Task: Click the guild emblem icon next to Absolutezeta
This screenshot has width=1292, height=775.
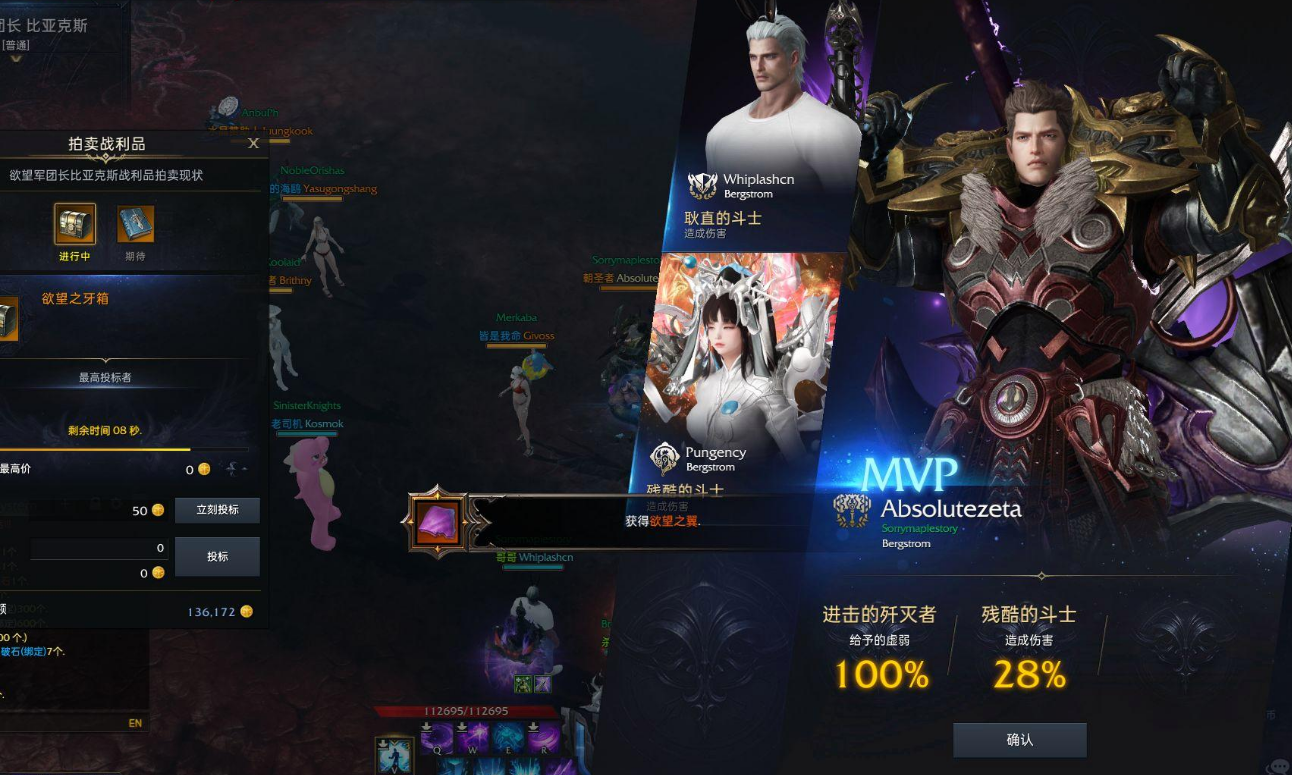Action: [852, 511]
